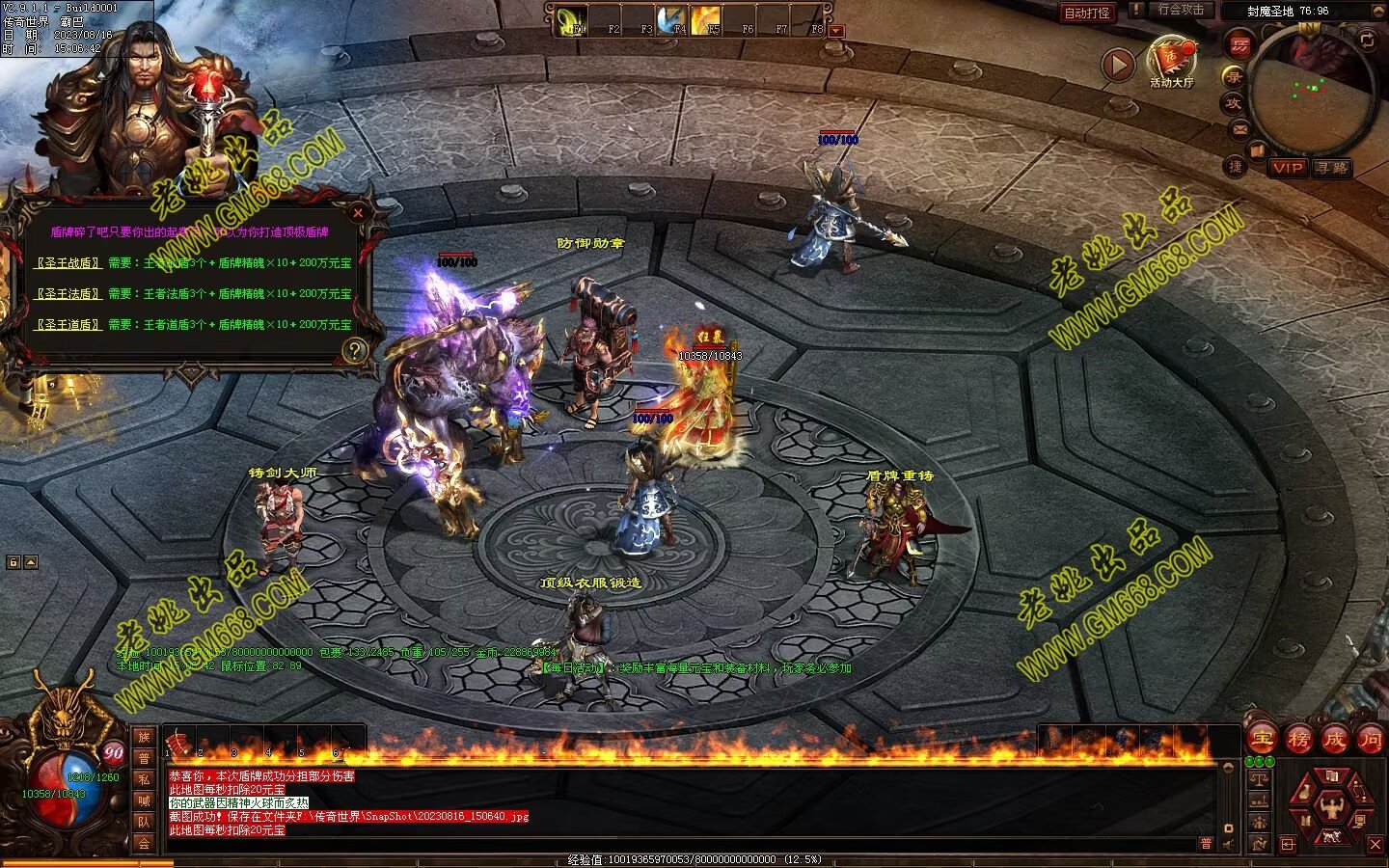The height and width of the screenshot is (868, 1389).
Task: Close the shield forging dialog
Action: (358, 212)
